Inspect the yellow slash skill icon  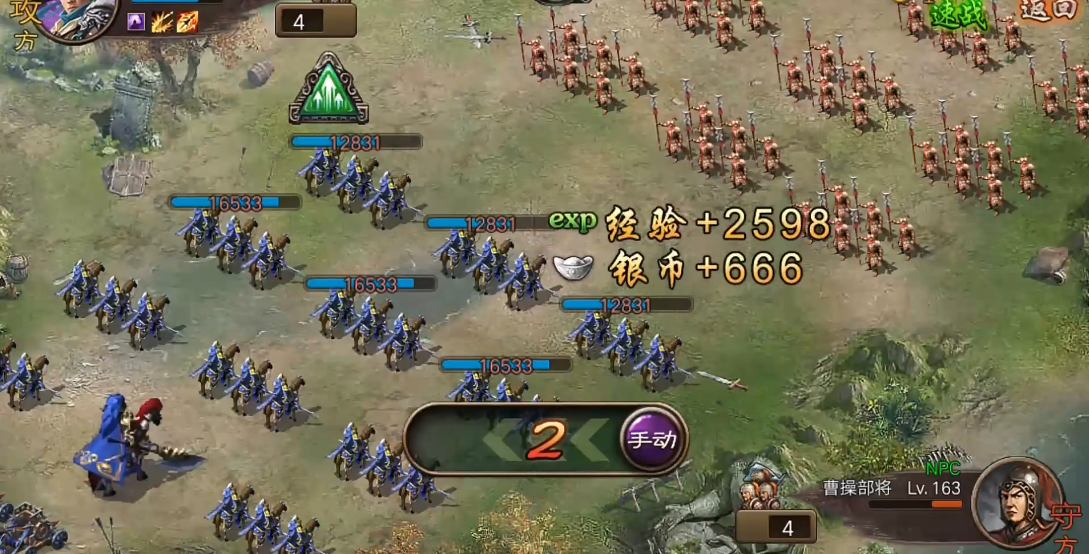[162, 22]
